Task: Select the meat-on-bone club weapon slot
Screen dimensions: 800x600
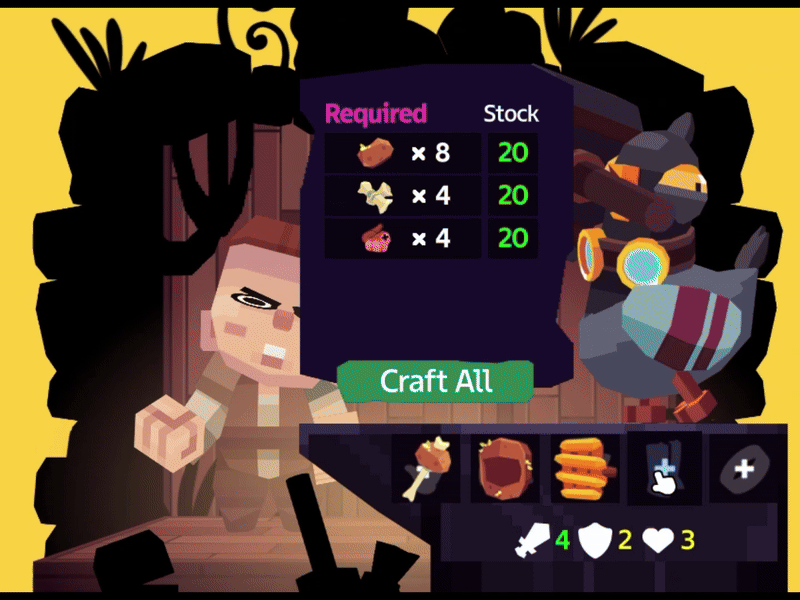Action: (426, 469)
